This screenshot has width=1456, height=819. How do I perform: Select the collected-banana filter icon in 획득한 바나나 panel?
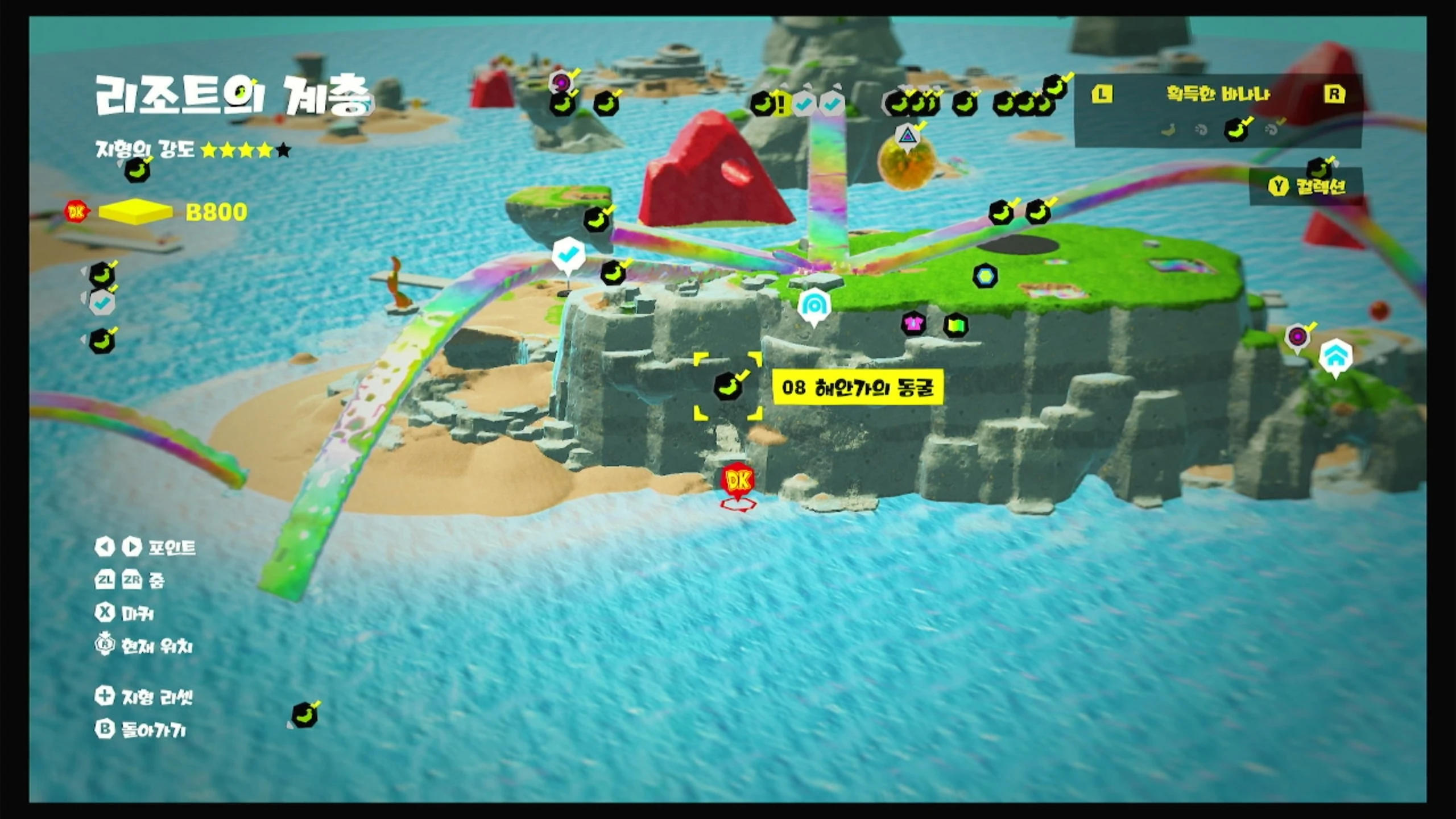(1235, 130)
